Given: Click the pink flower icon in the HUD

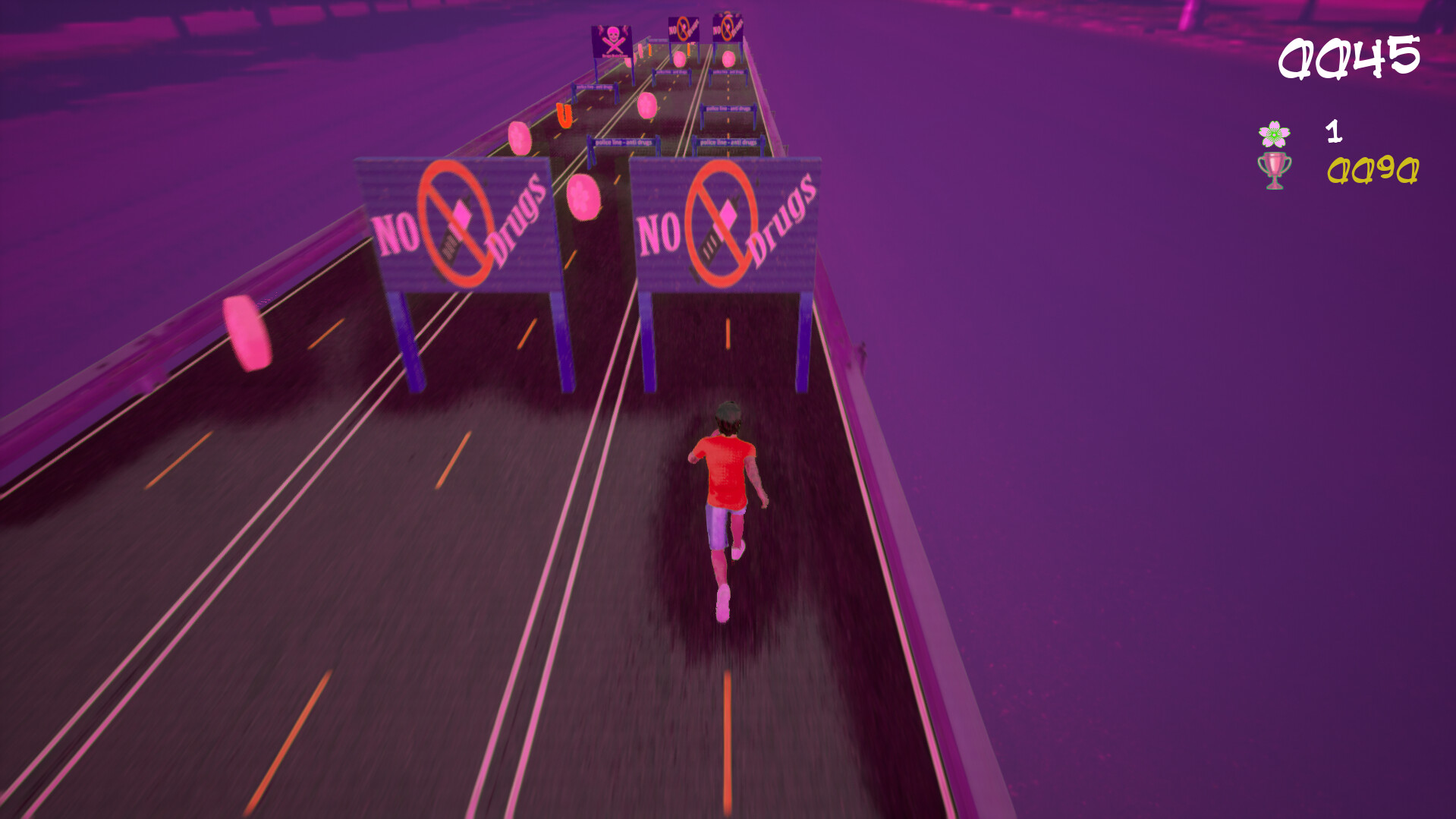Looking at the screenshot, I should tap(1275, 134).
